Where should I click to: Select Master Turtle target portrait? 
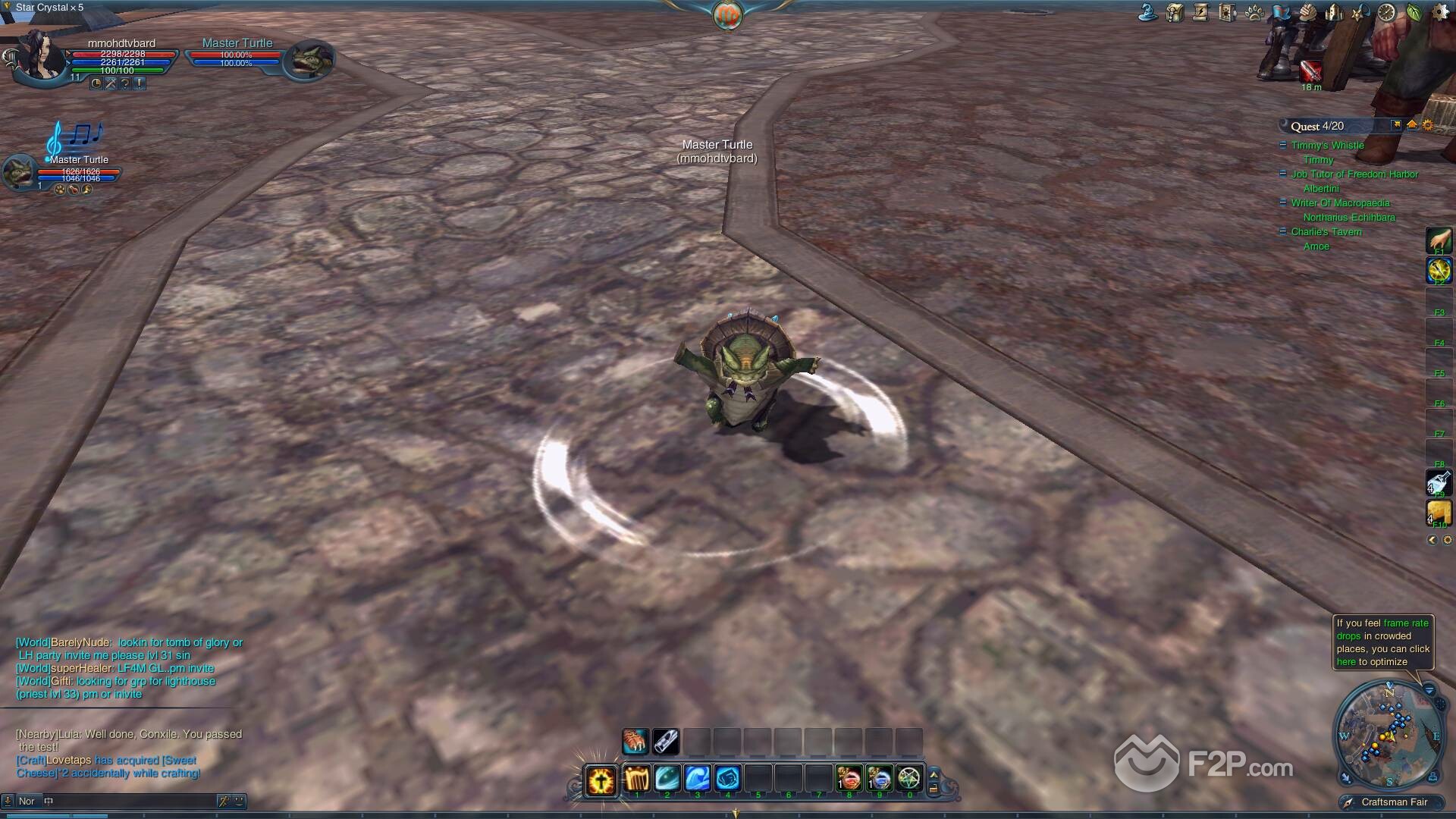pos(309,59)
